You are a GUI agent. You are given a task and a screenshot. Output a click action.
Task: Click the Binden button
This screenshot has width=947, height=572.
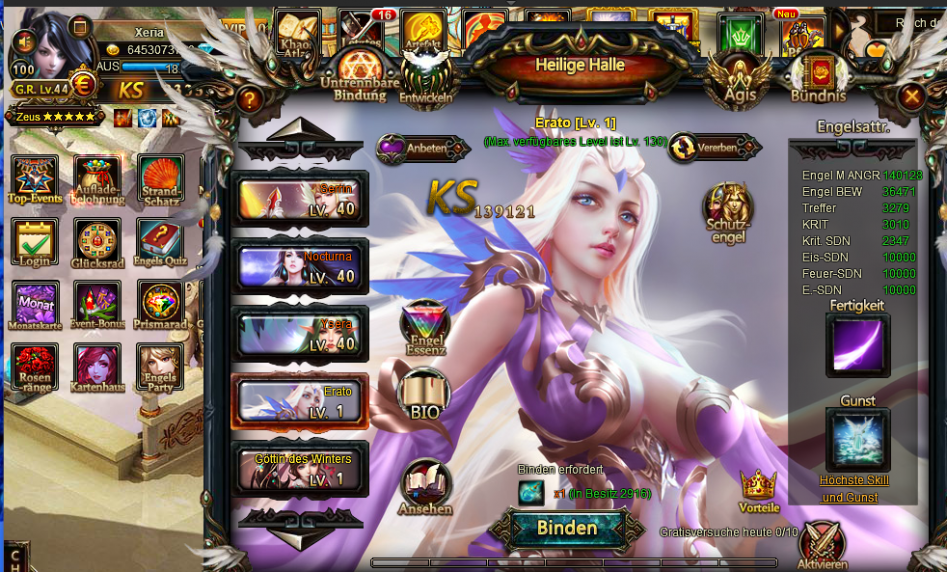tap(567, 528)
